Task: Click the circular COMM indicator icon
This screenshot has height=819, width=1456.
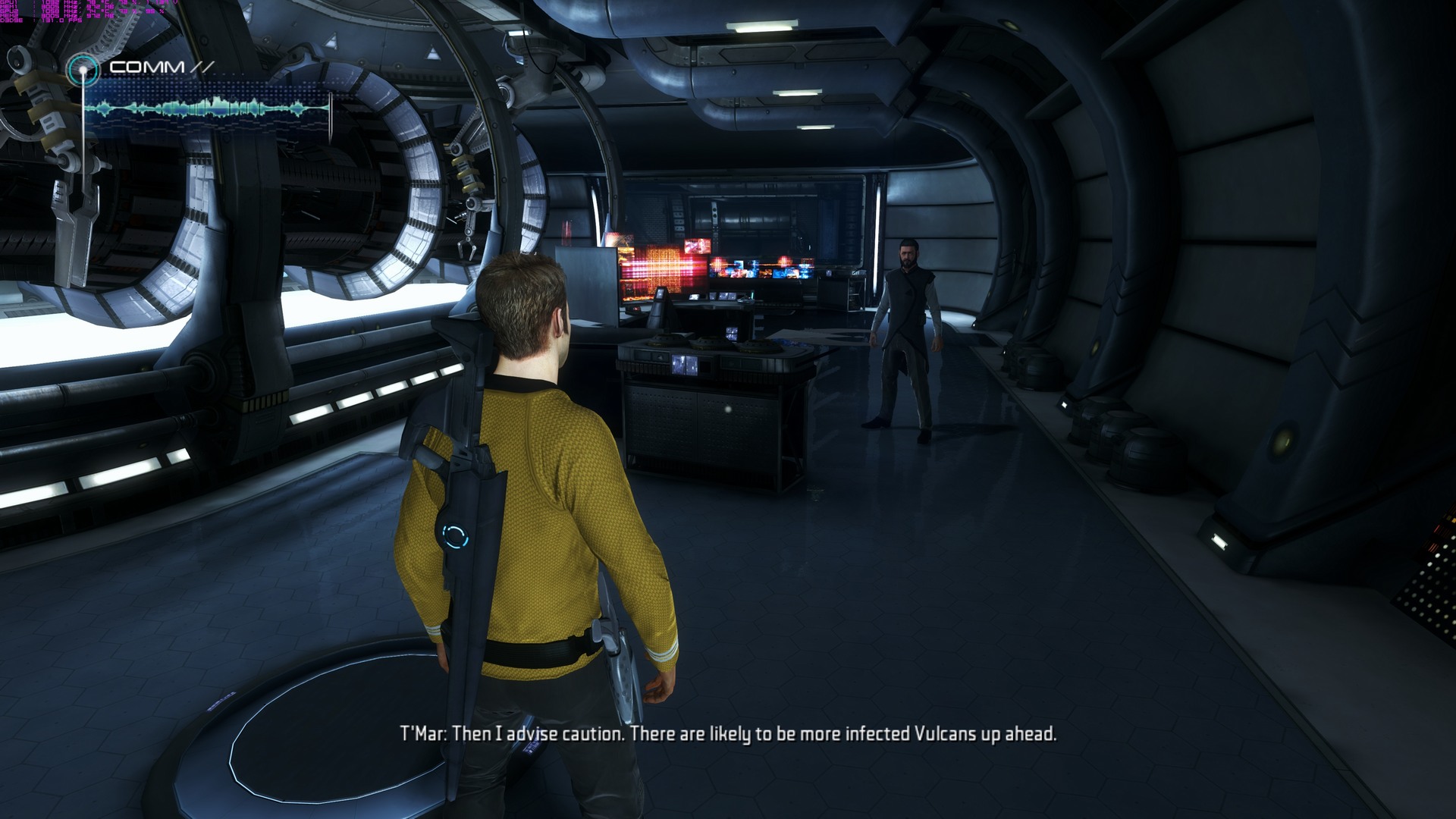Action: pos(82,71)
